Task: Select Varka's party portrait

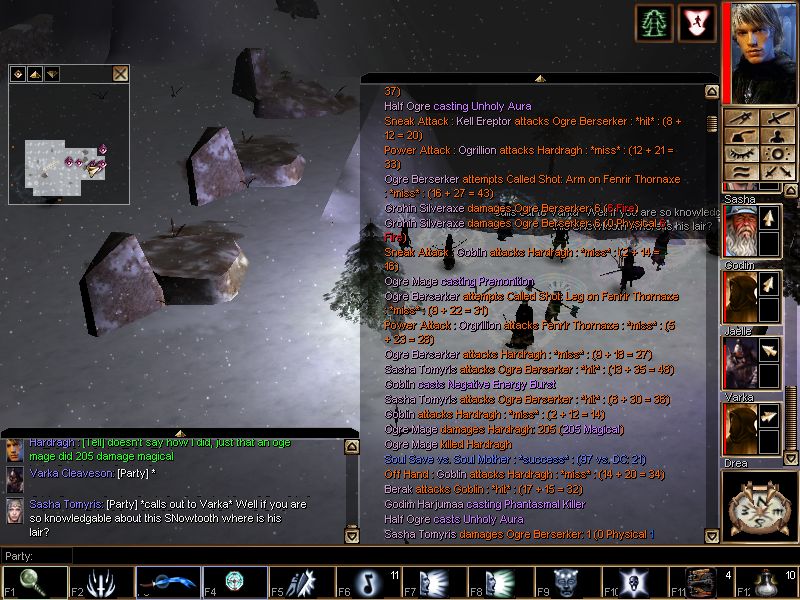Action: pos(741,428)
